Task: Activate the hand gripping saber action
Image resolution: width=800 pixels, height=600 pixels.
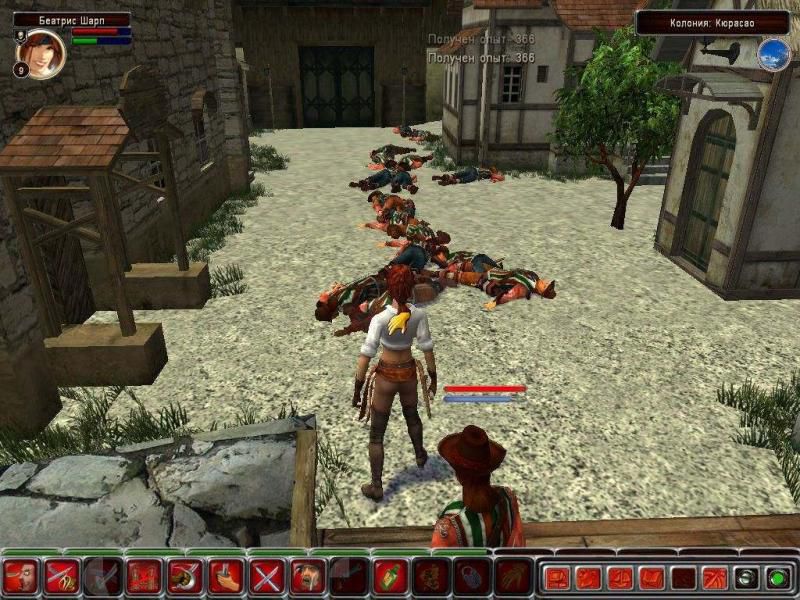Action: click(x=184, y=577)
